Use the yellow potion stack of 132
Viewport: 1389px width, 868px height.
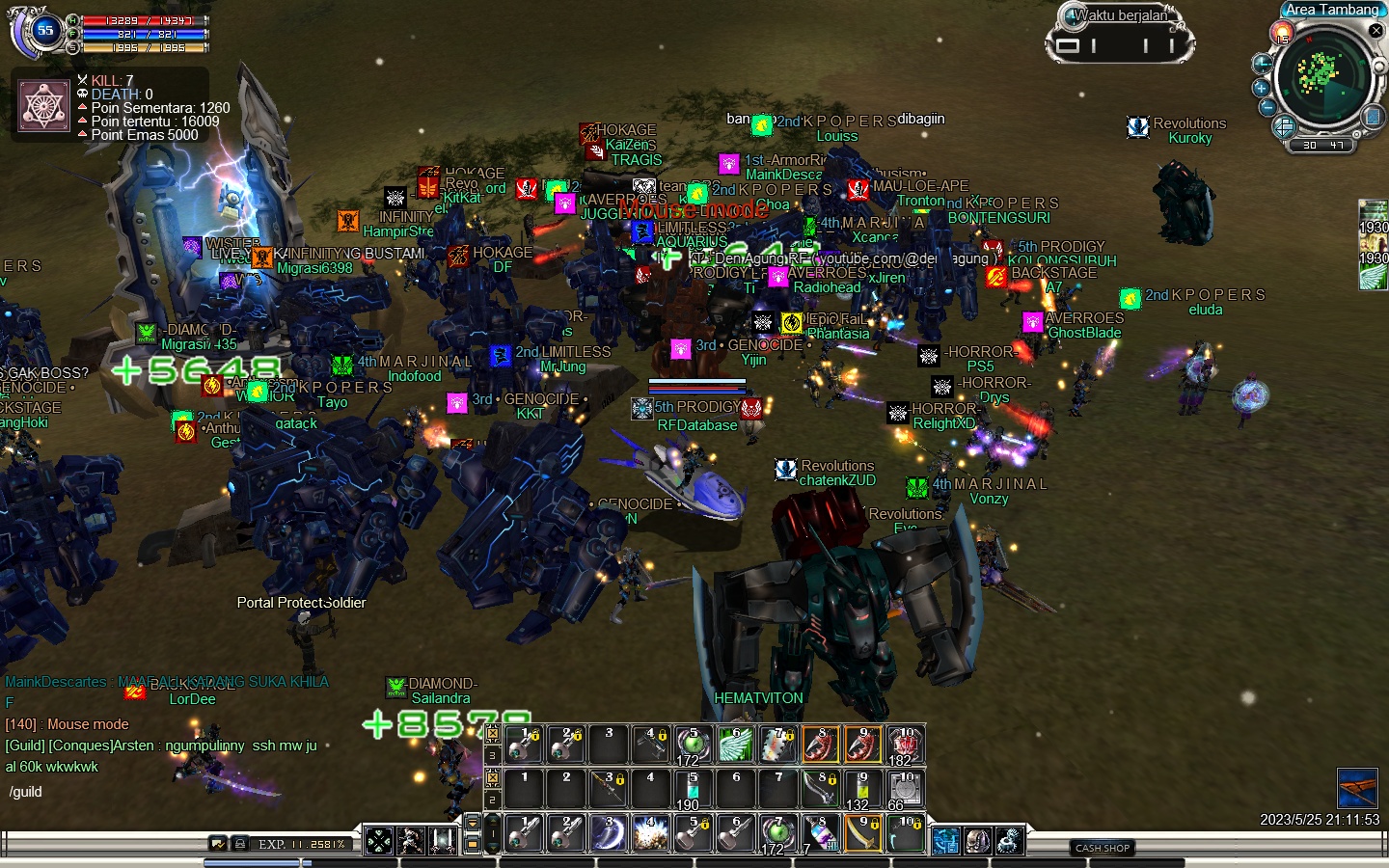click(861, 789)
